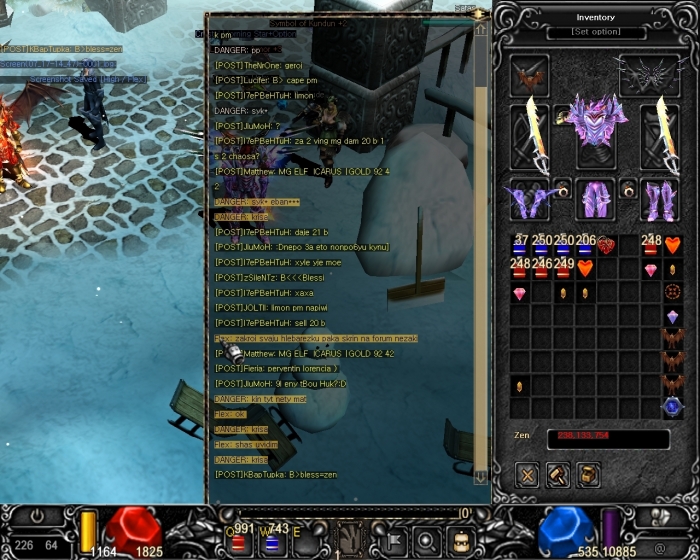Use the hotbar red healing potion (991)

(x=240, y=543)
